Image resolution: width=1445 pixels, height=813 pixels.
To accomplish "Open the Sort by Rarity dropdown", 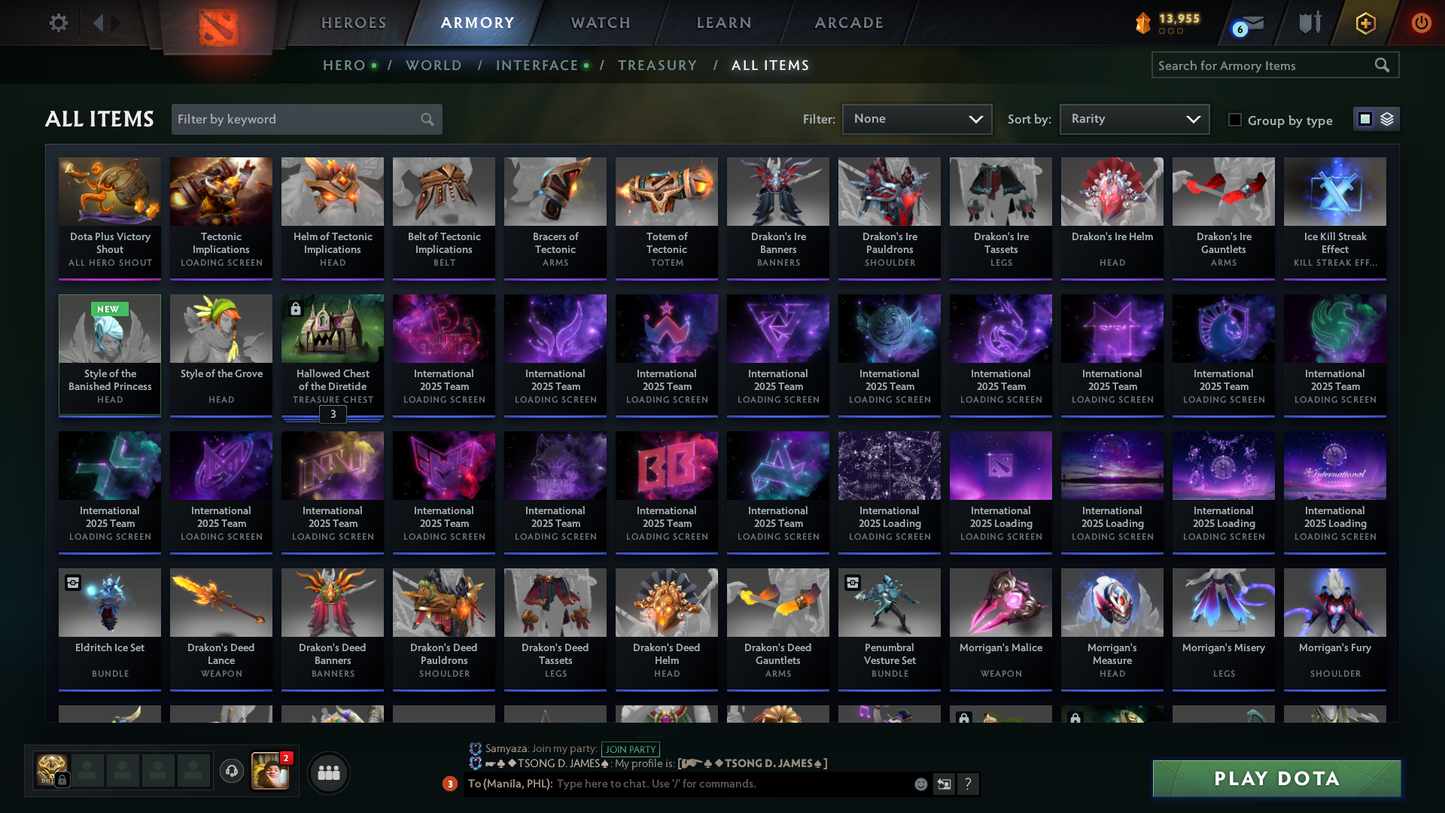I will pyautogui.click(x=1134, y=118).
